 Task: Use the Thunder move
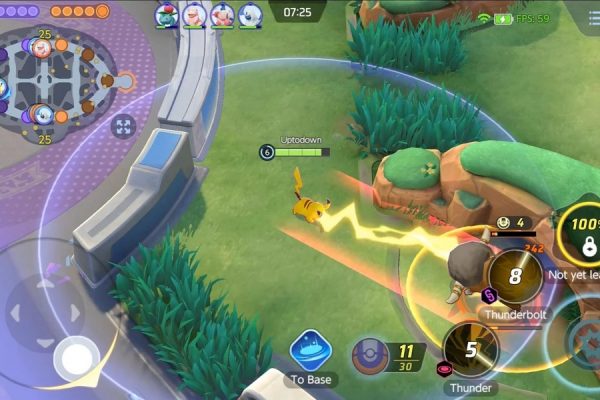coord(470,350)
